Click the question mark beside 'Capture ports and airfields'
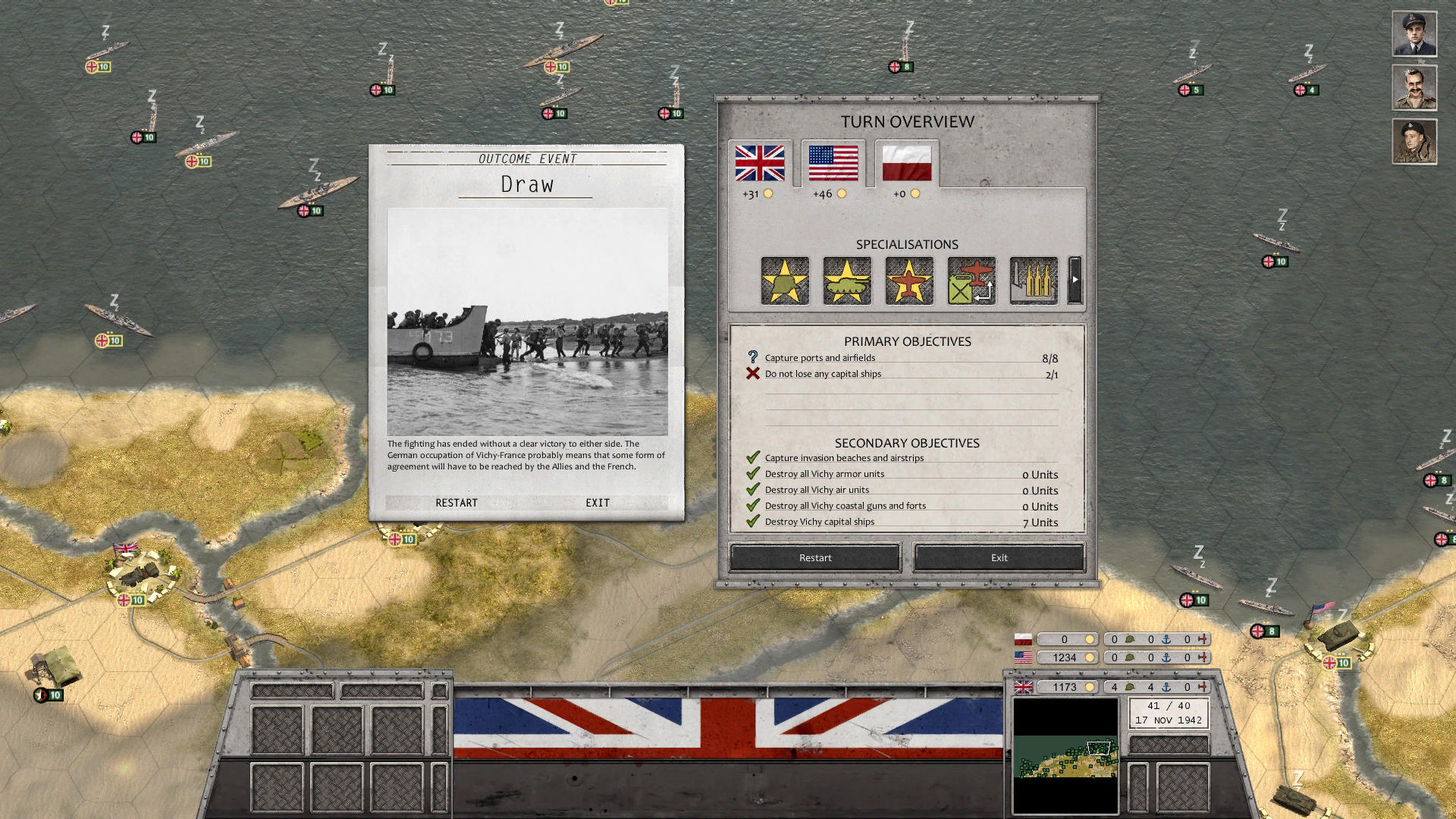 pyautogui.click(x=752, y=357)
